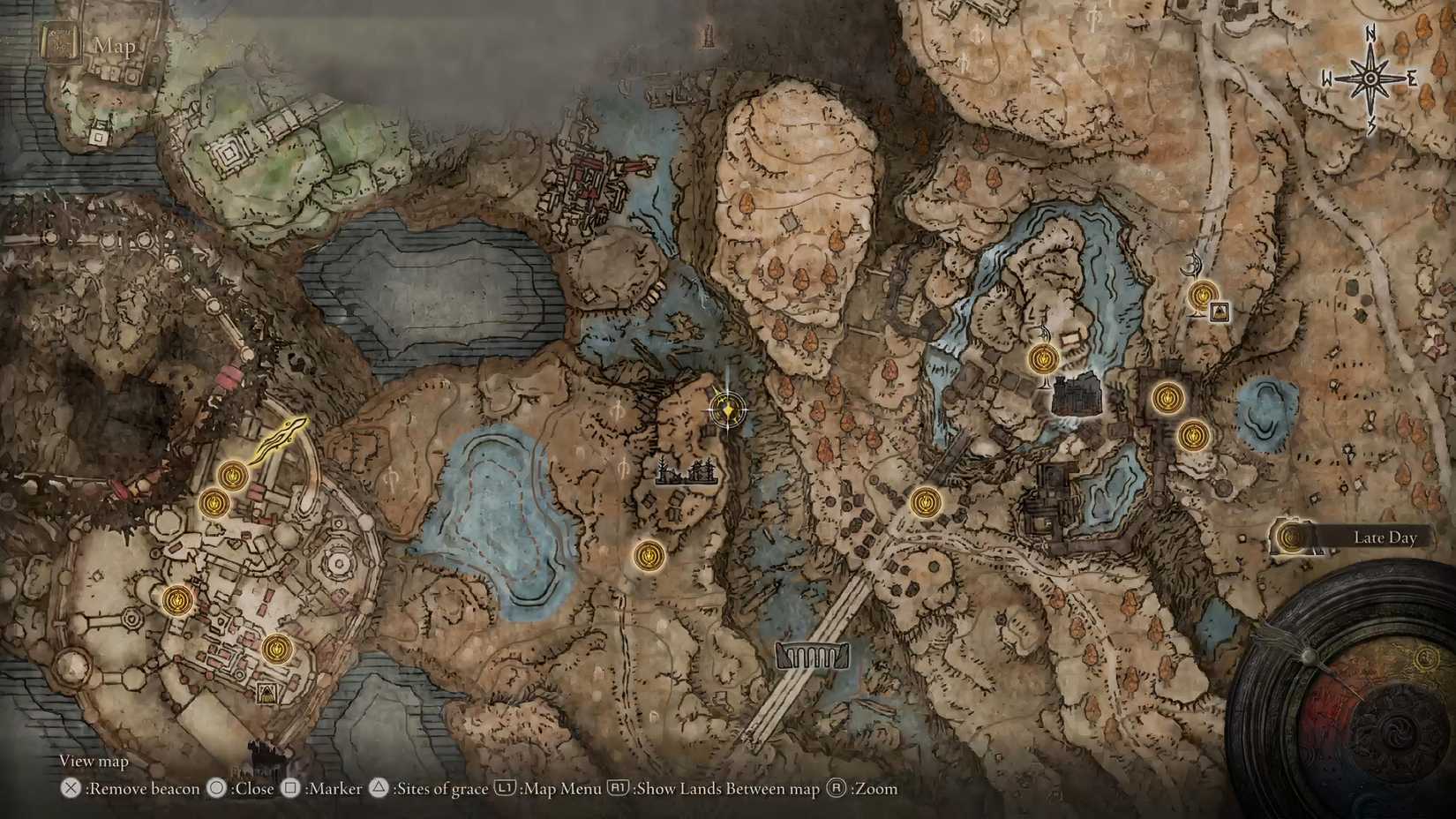Screen dimensions: 1456x819
Task: Select the site of grace next to Late Day indicator
Action: tap(1290, 537)
